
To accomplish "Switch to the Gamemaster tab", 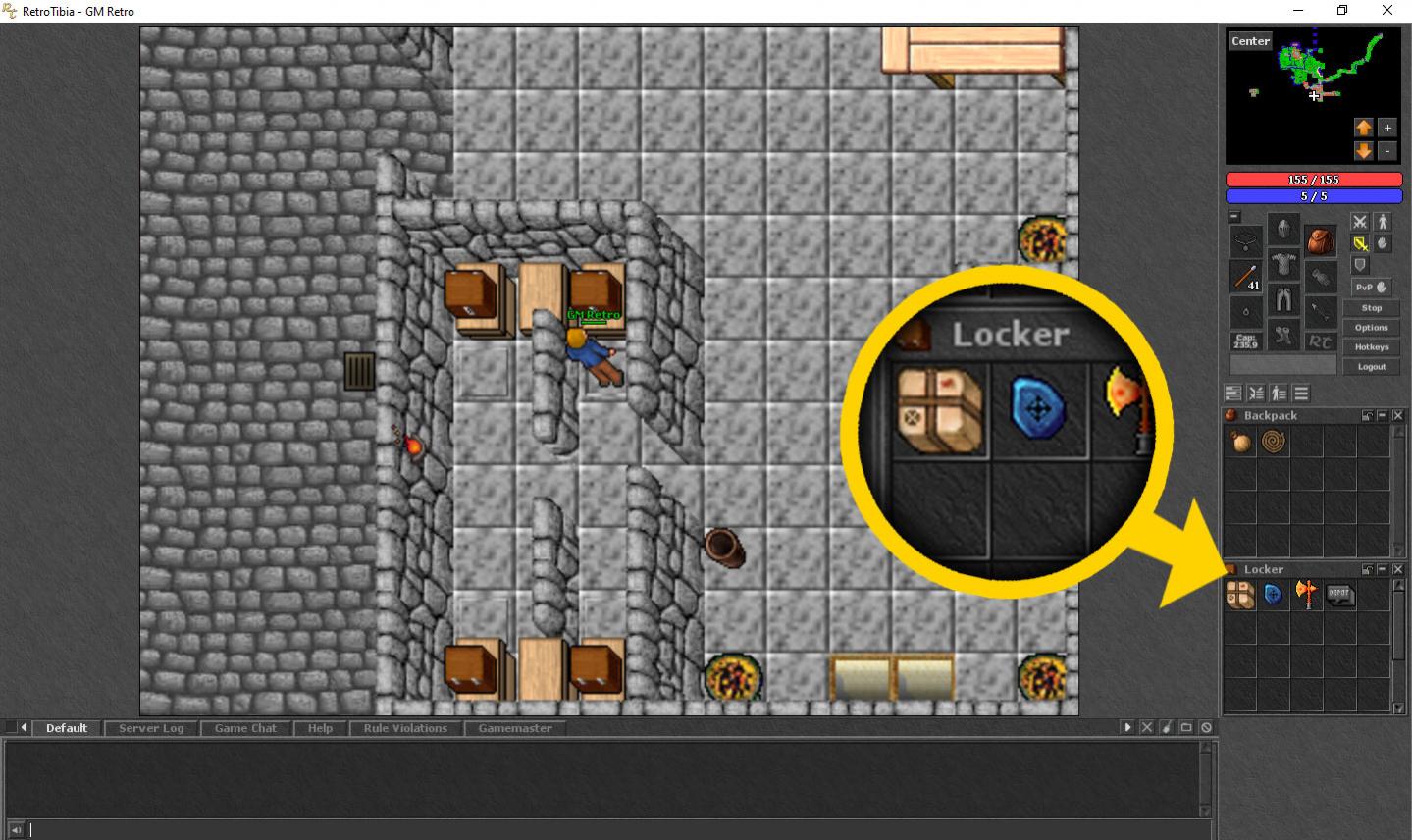I will pos(515,728).
